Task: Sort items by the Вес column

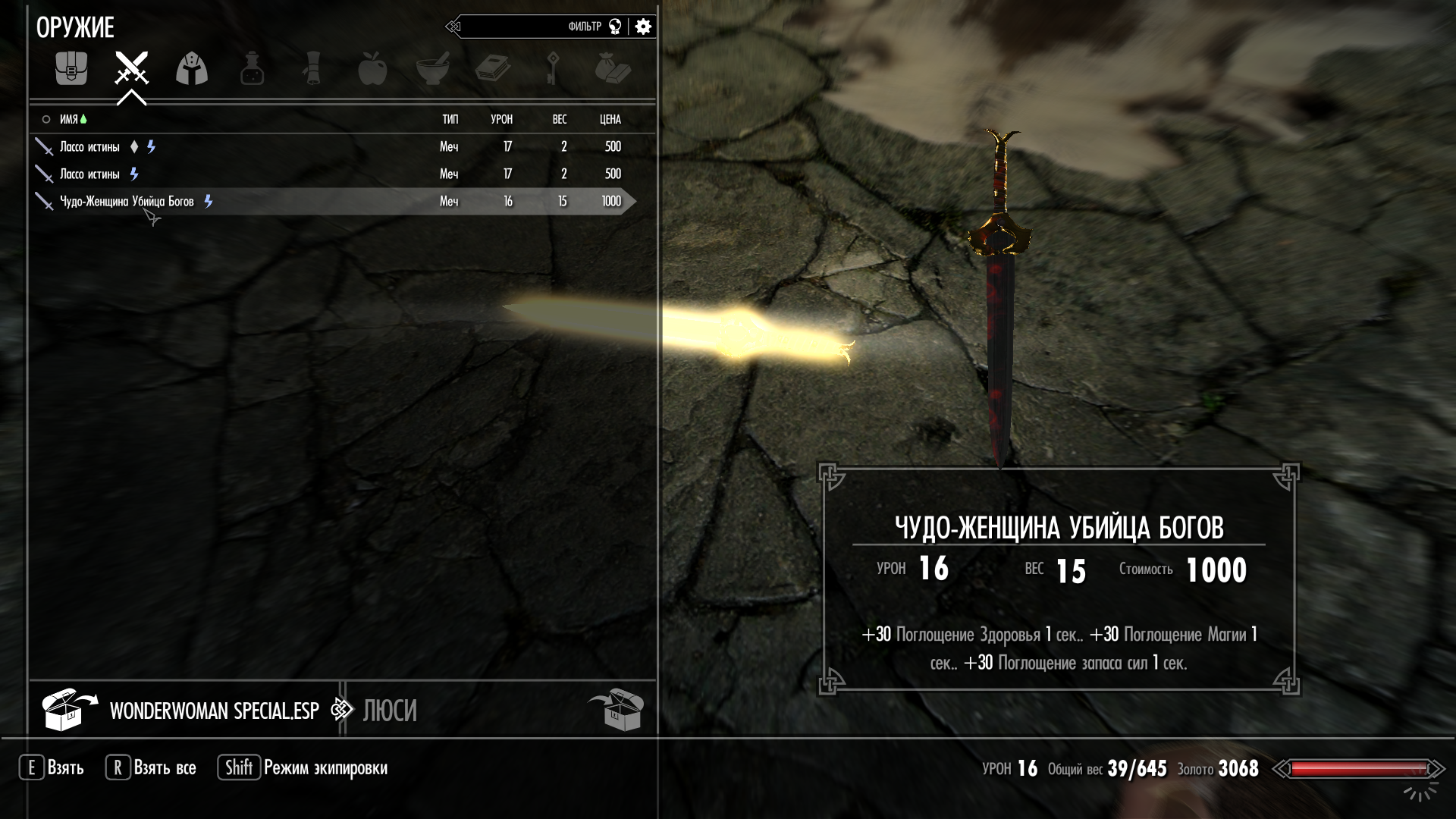Action: tap(560, 119)
